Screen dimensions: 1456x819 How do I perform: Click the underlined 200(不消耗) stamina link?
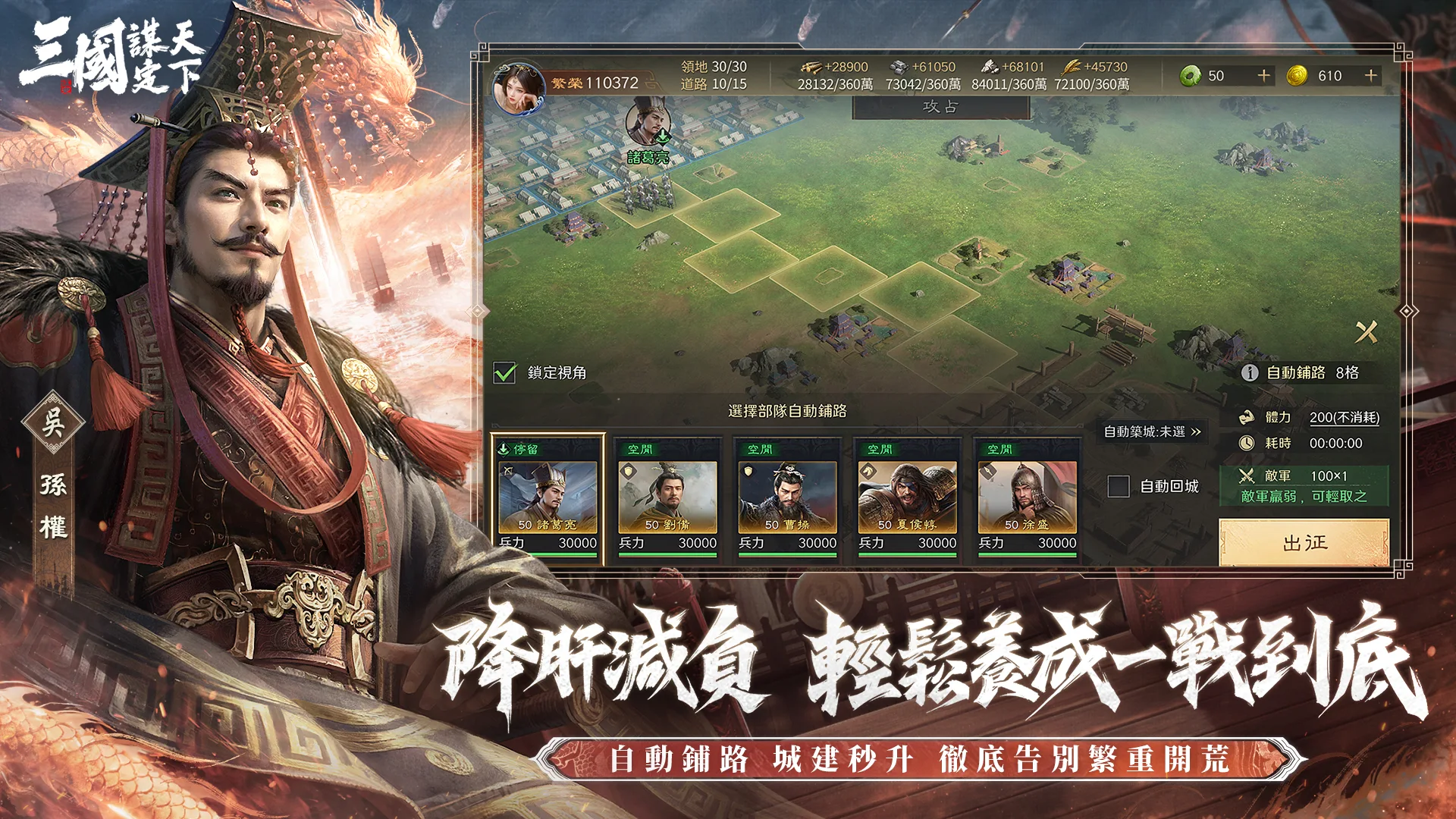pos(1344,419)
